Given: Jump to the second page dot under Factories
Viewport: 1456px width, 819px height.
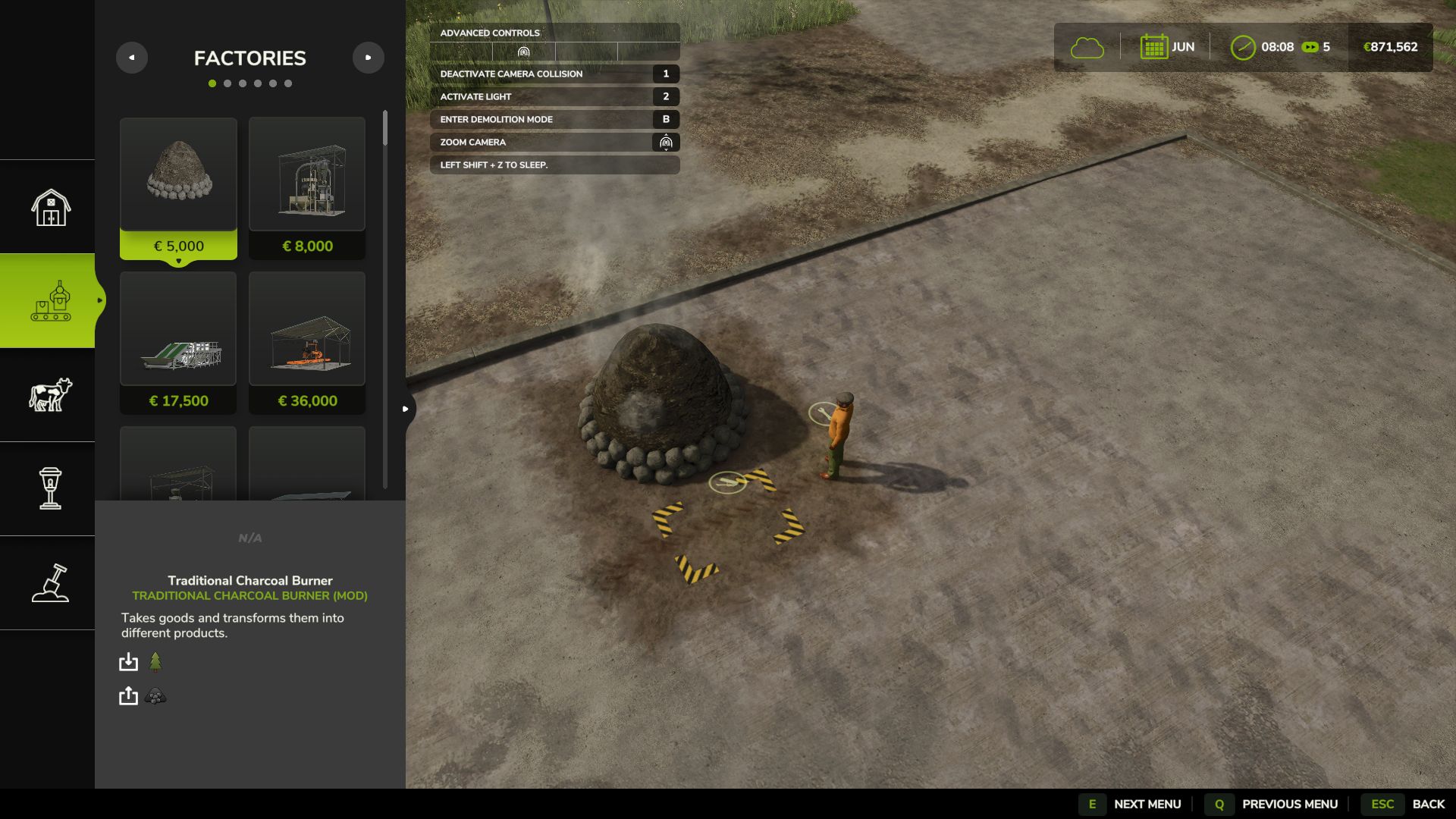Looking at the screenshot, I should [x=227, y=83].
